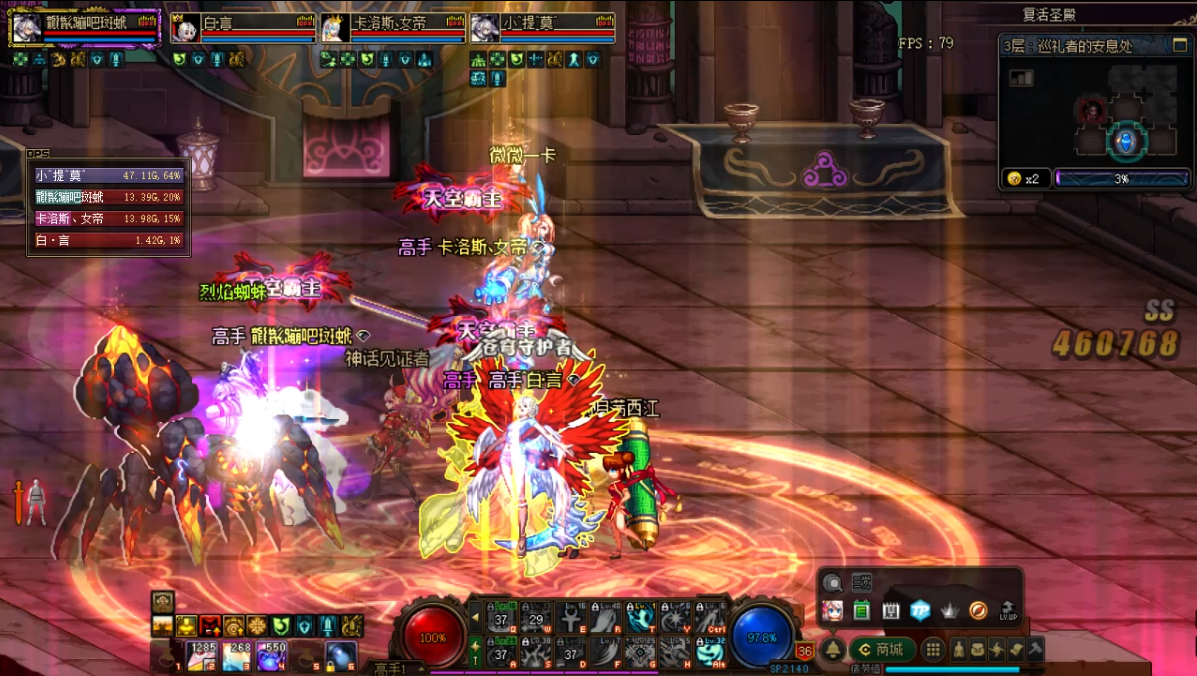
Task: Use the potion slot showing 268
Action: click(x=237, y=657)
